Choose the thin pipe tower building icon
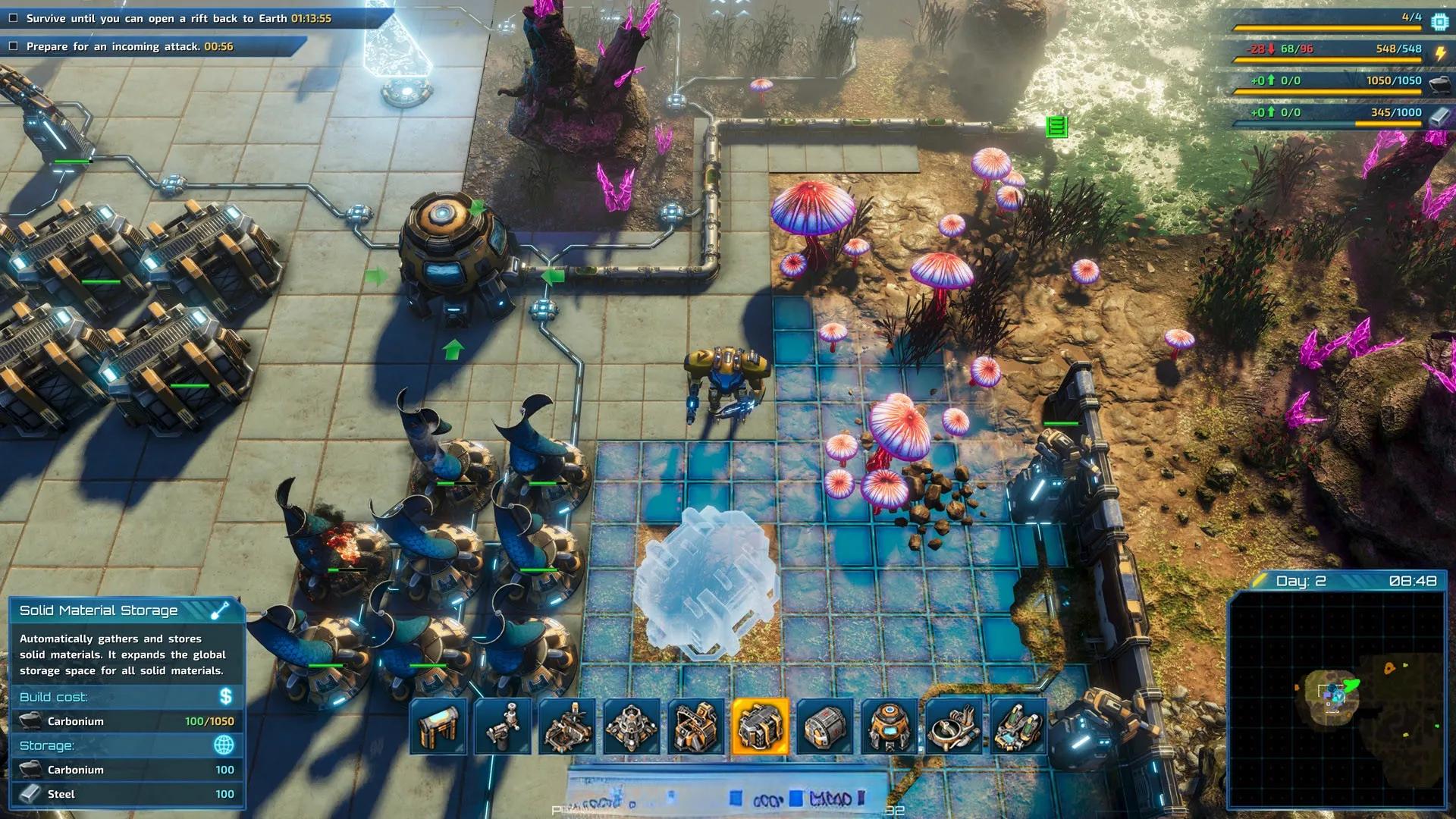 (503, 726)
